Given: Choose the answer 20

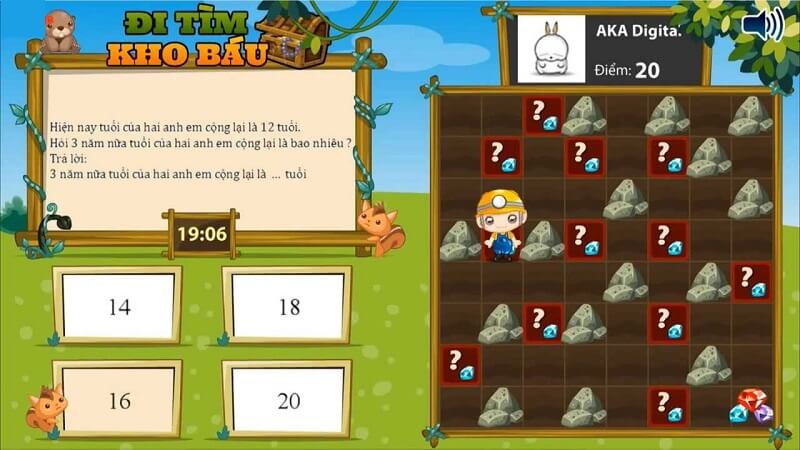Looking at the screenshot, I should pyautogui.click(x=289, y=400).
